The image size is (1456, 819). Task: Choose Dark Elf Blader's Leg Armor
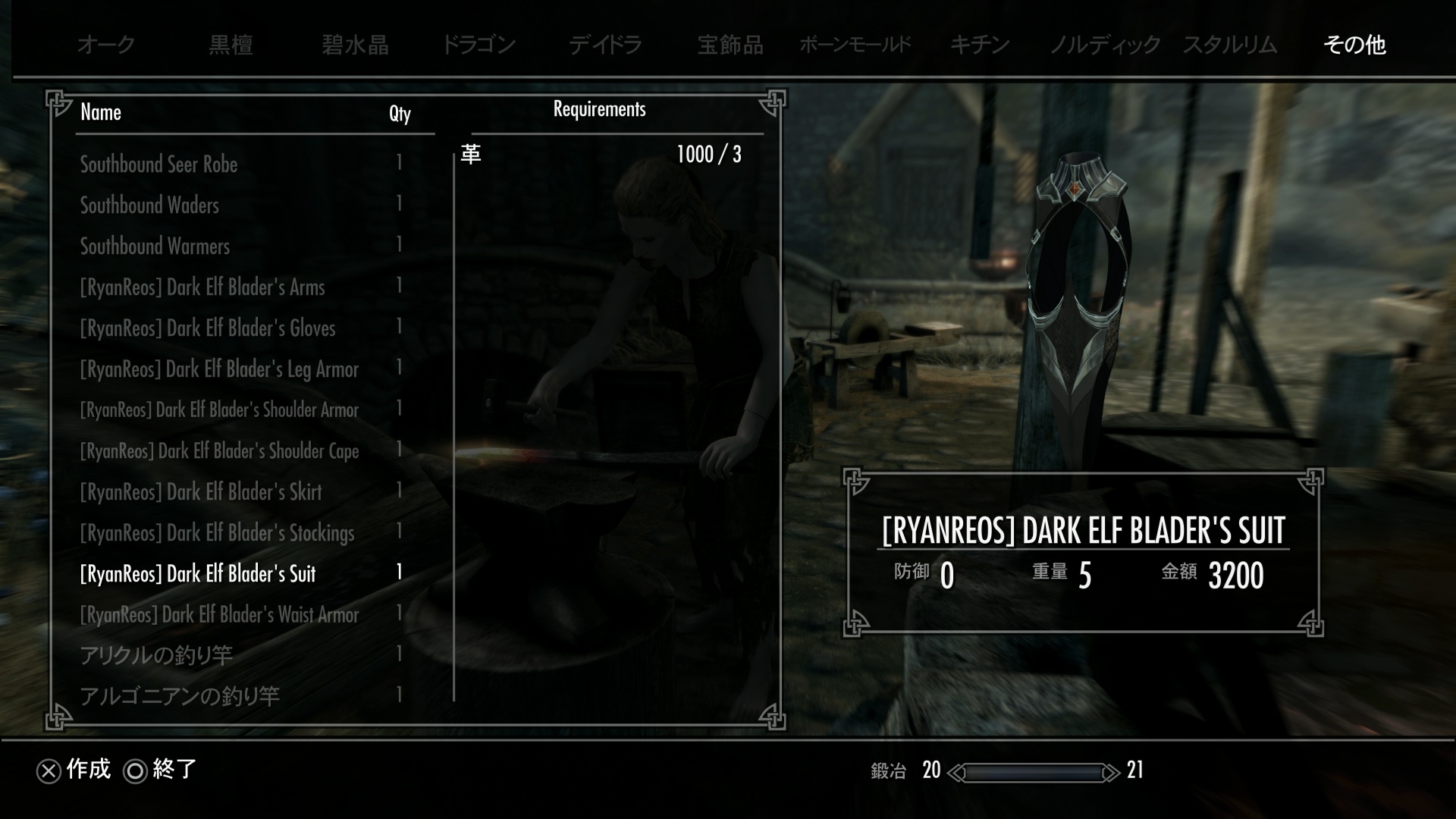coord(219,369)
